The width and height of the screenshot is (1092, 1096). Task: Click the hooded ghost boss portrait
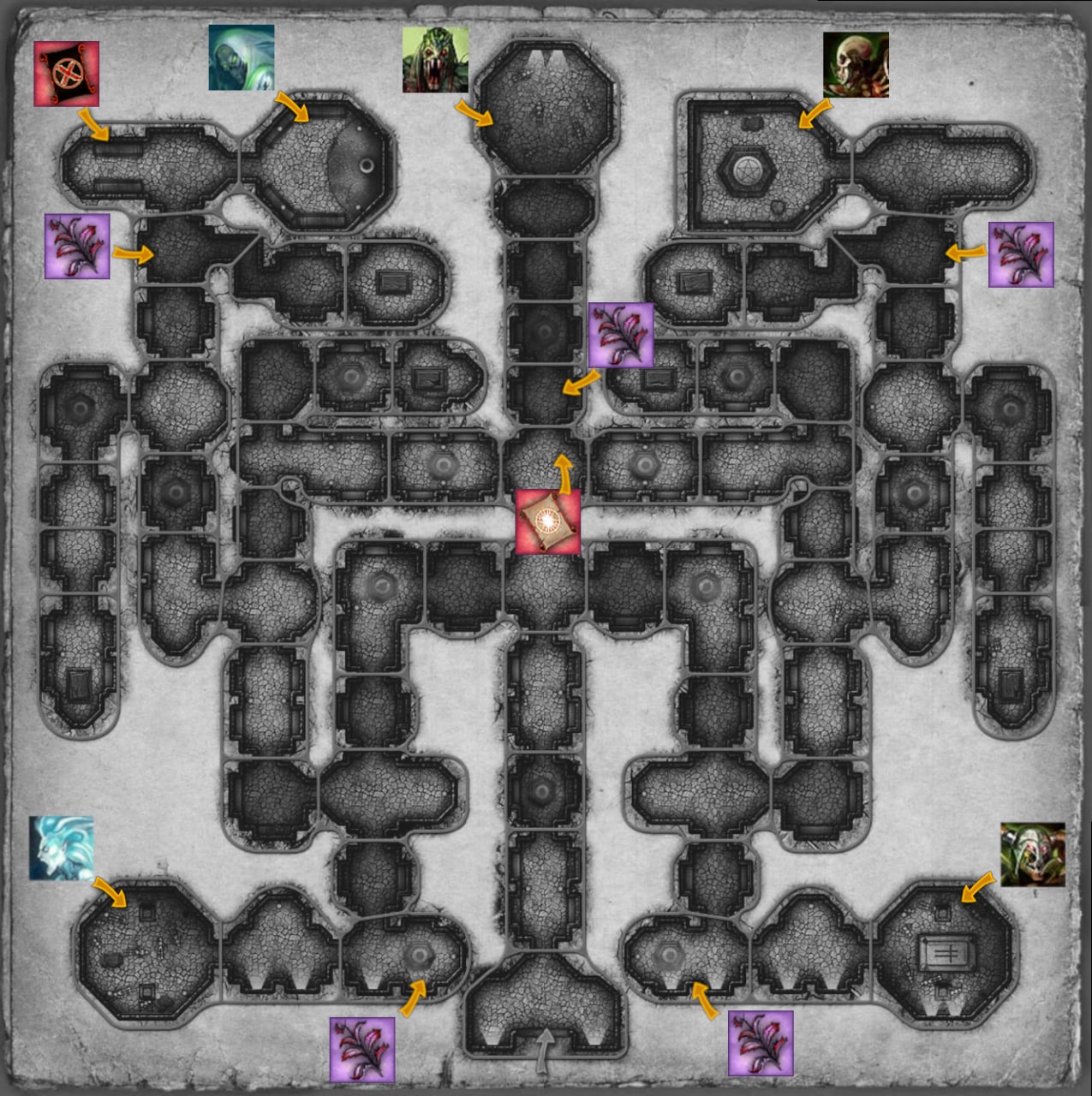pyautogui.click(x=241, y=57)
